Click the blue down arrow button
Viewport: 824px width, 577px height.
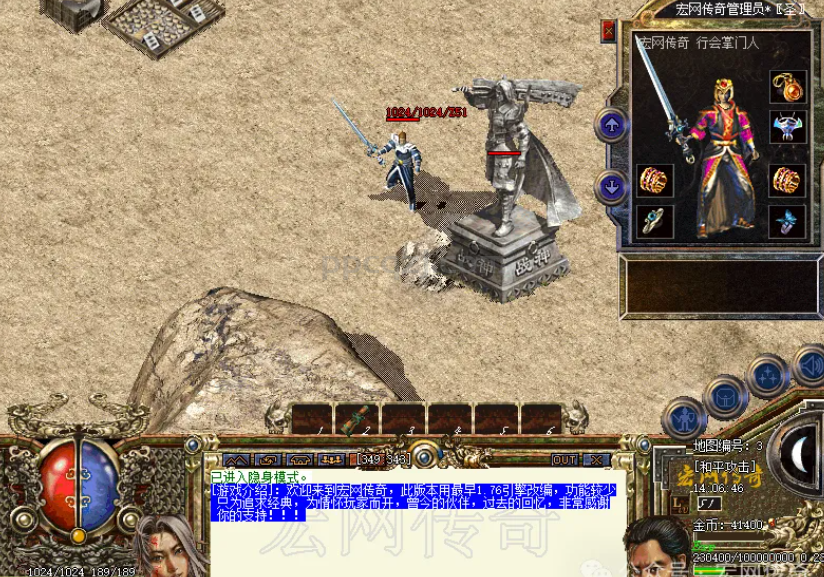pyautogui.click(x=611, y=186)
